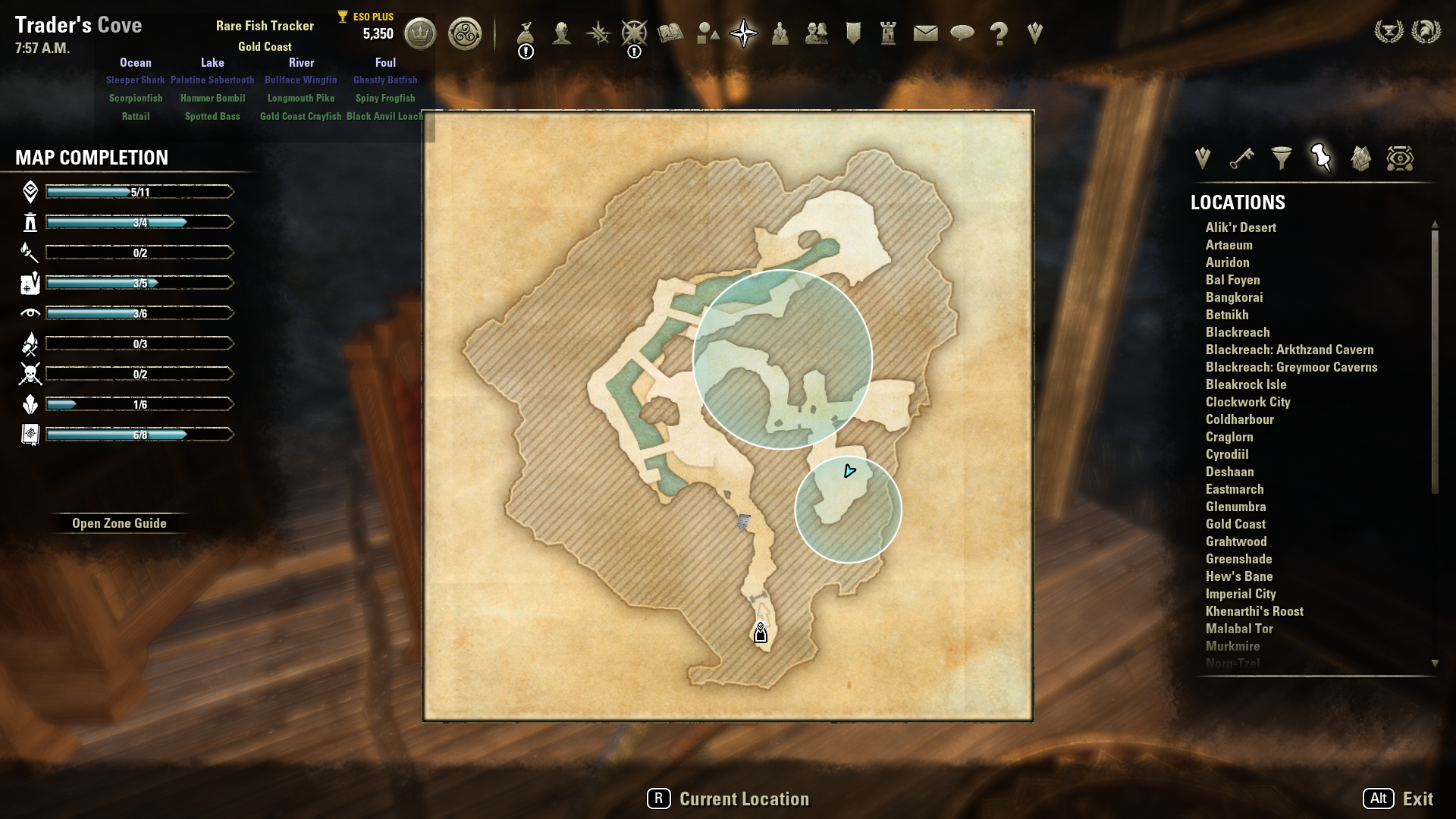Choose Alik'r Desert from locations
The image size is (1456, 819).
tap(1241, 227)
